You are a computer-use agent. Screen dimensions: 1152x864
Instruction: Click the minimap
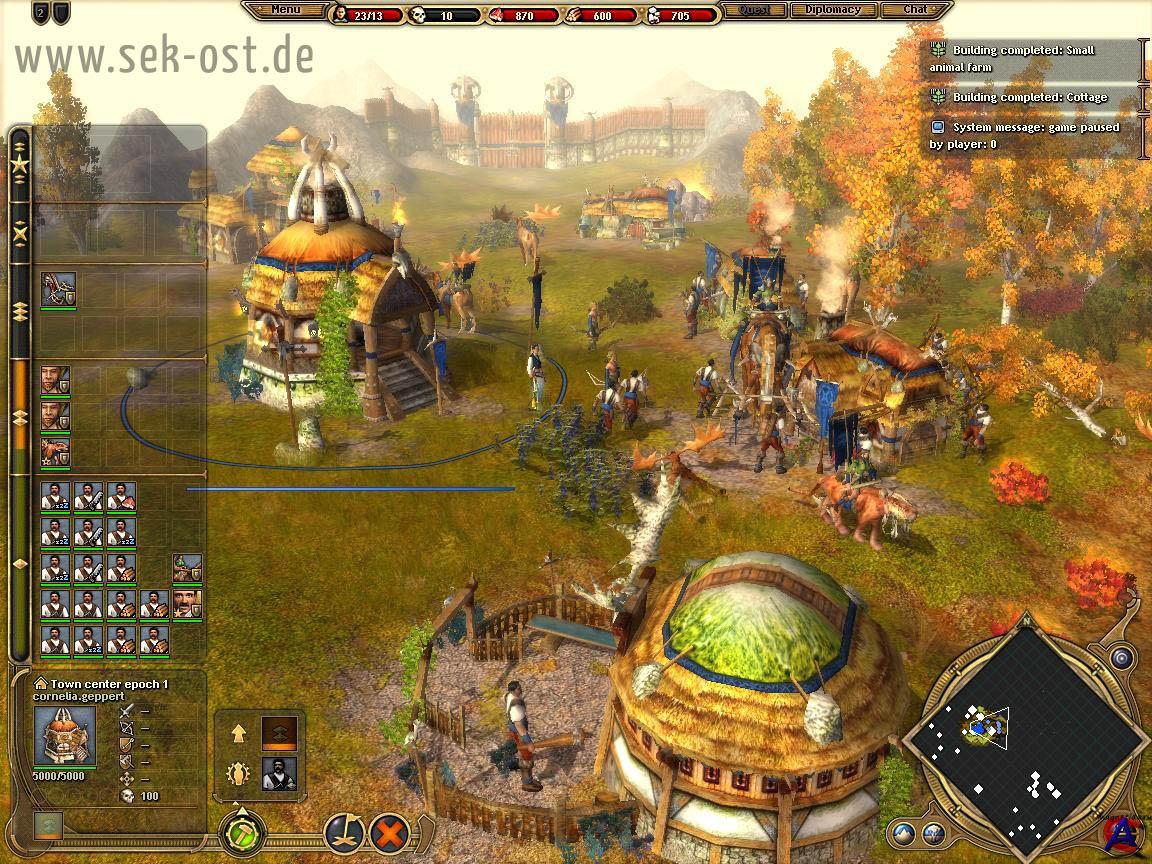[x=1025, y=738]
